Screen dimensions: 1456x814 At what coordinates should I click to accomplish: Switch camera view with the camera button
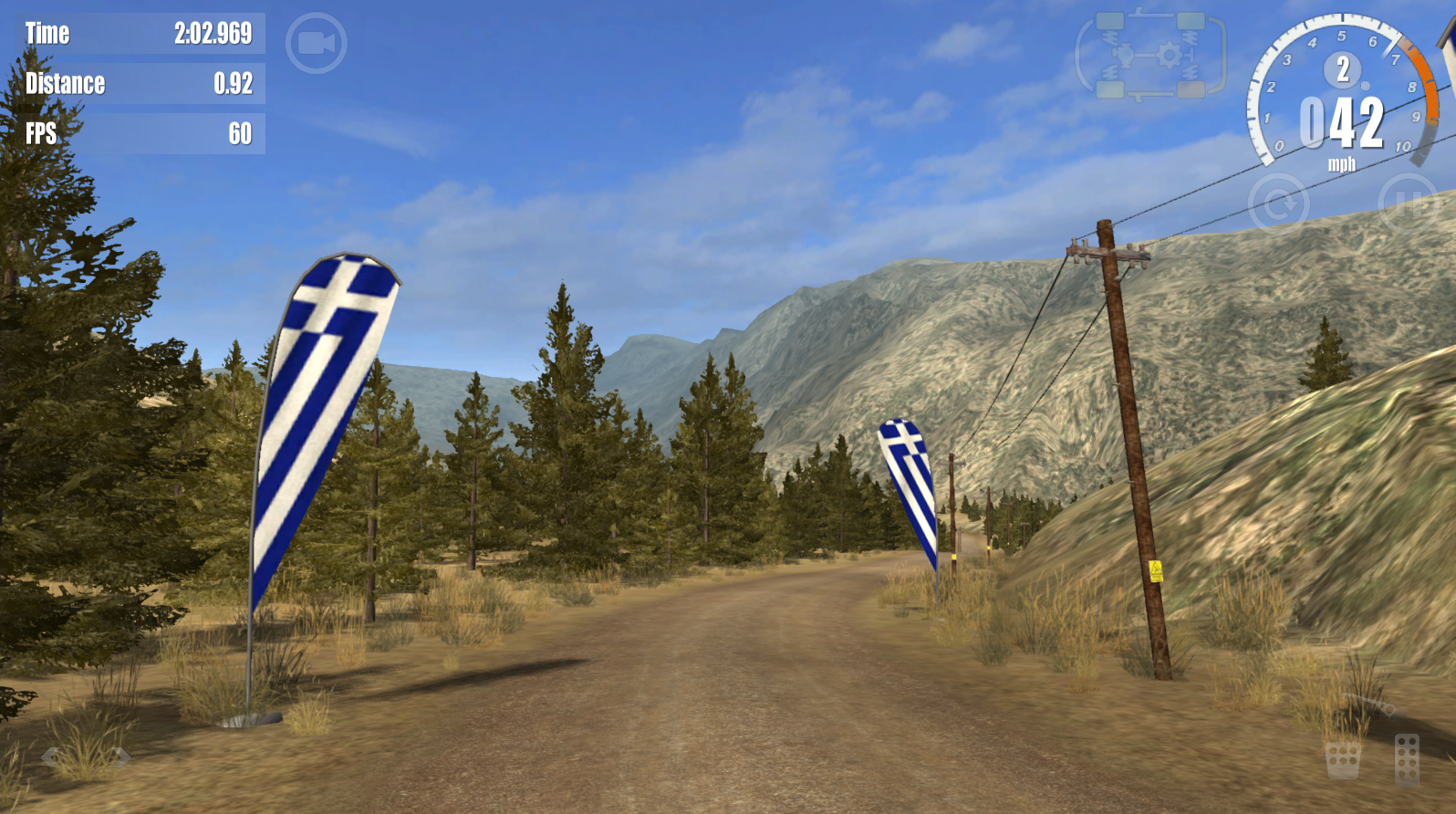click(316, 43)
